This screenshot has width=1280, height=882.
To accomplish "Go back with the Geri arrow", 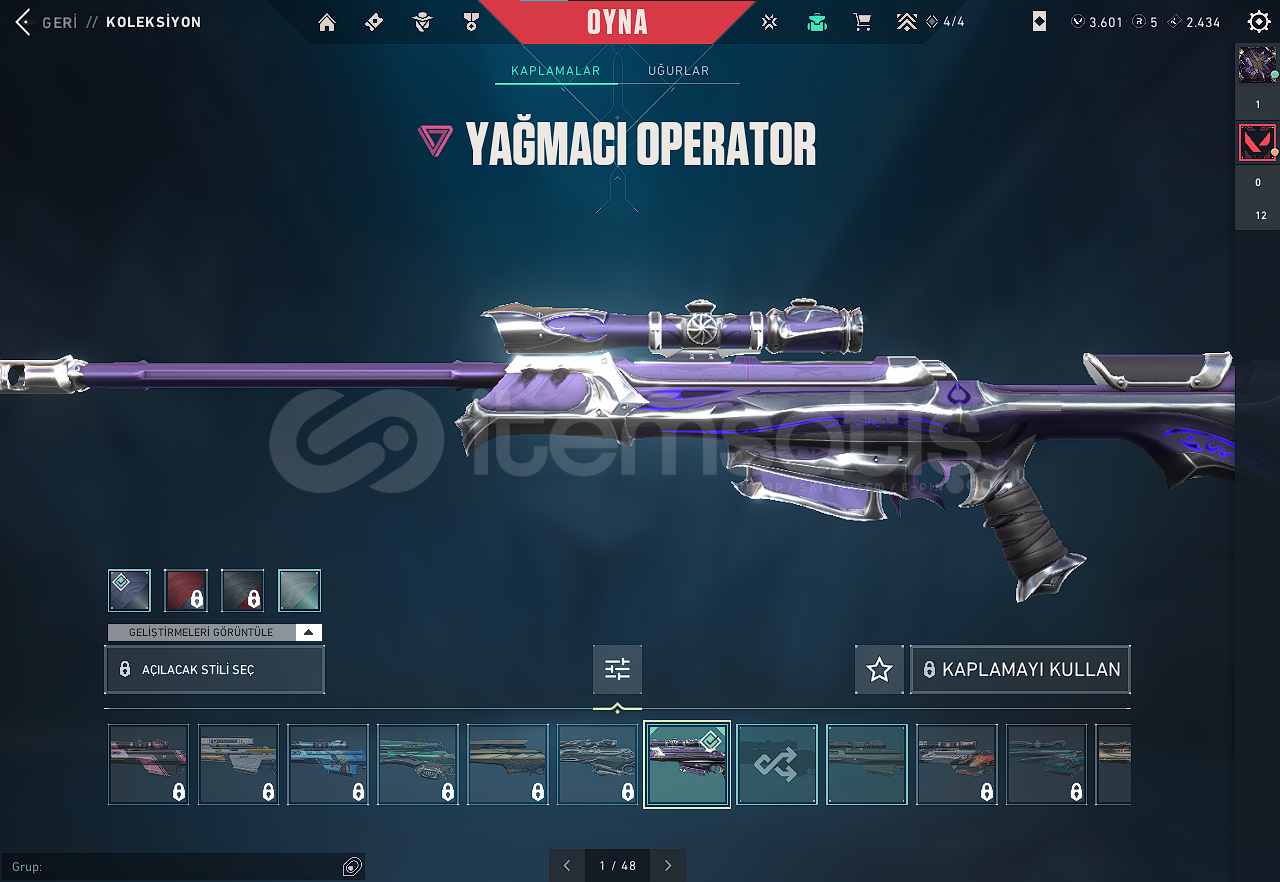I will [x=24, y=22].
